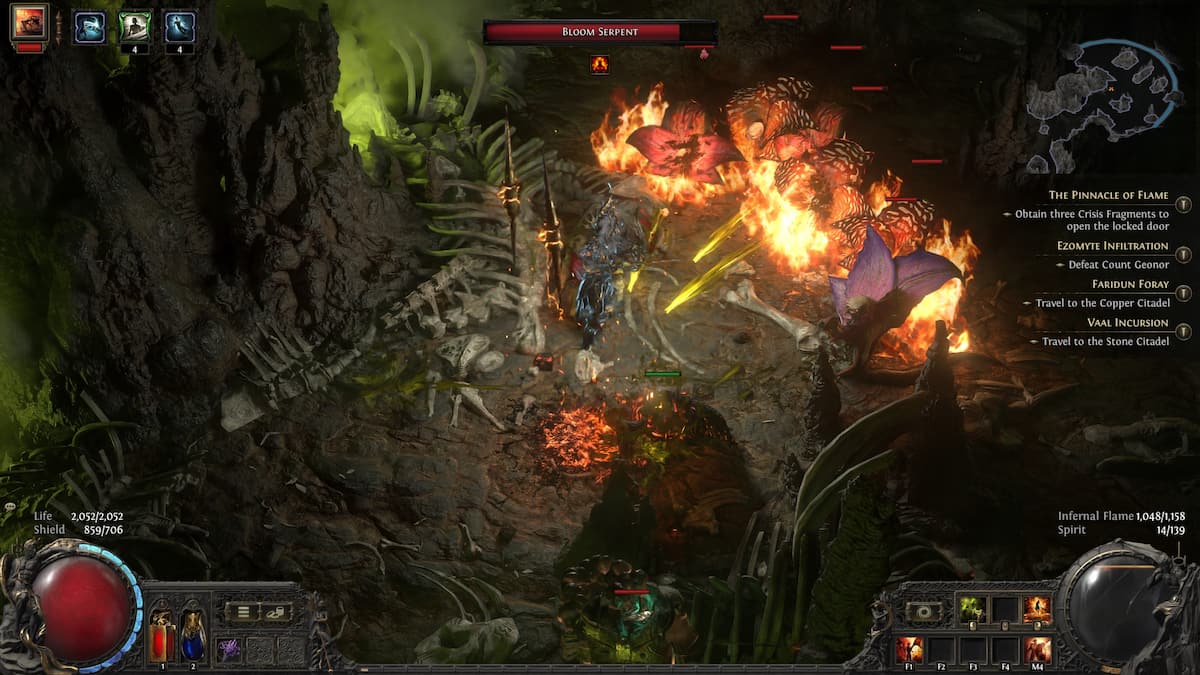
Task: Click the green-framed buff icon
Action: pos(135,25)
